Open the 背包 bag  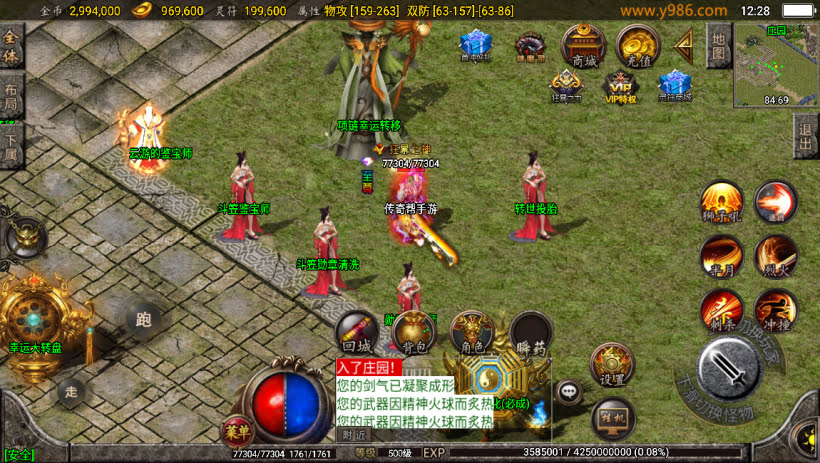[414, 334]
